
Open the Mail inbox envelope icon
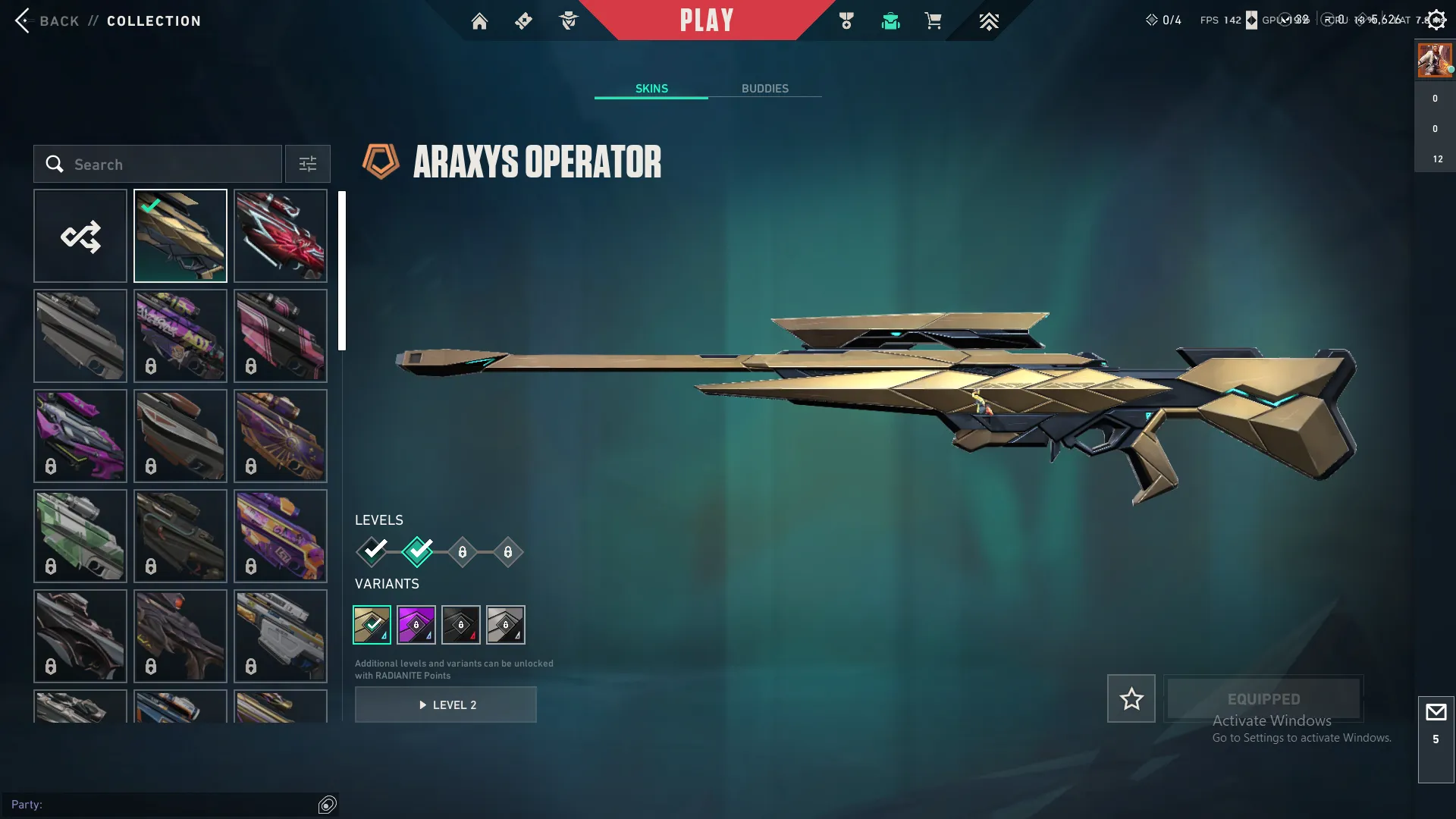coord(1436,713)
